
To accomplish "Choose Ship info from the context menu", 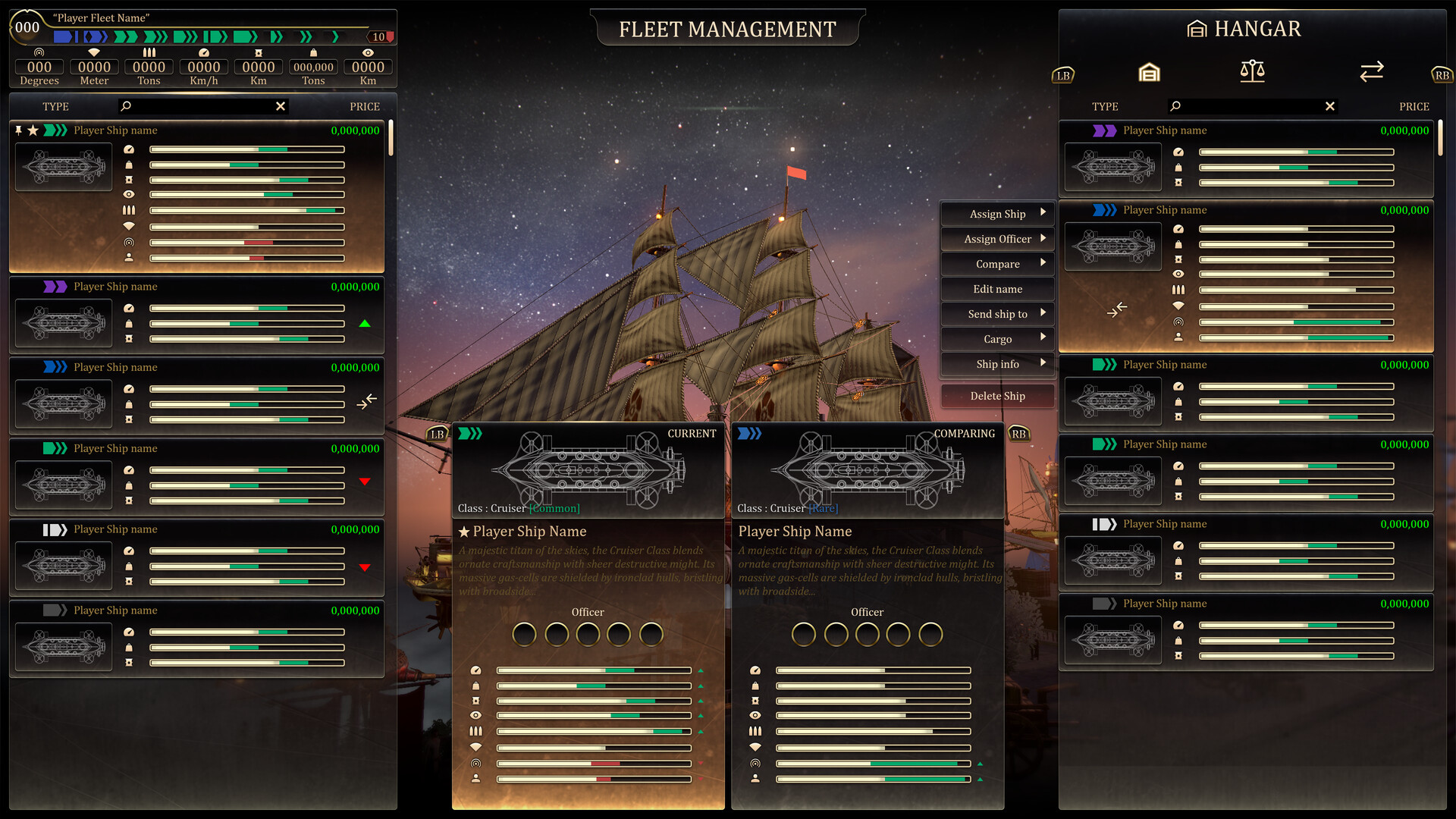I will coord(996,364).
